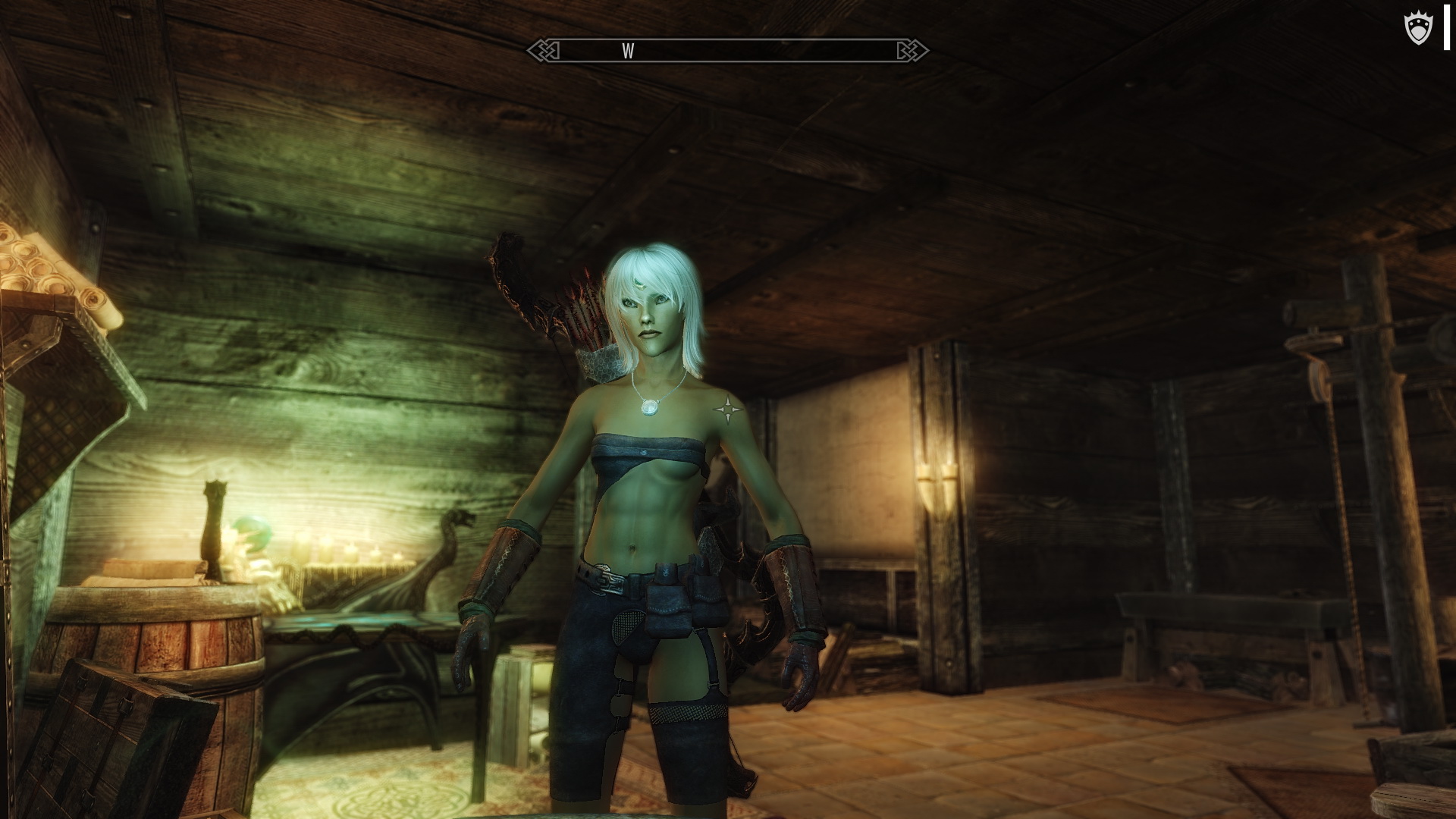Click the compass bar showing W
Image resolution: width=1456 pixels, height=819 pixels.
pos(727,51)
